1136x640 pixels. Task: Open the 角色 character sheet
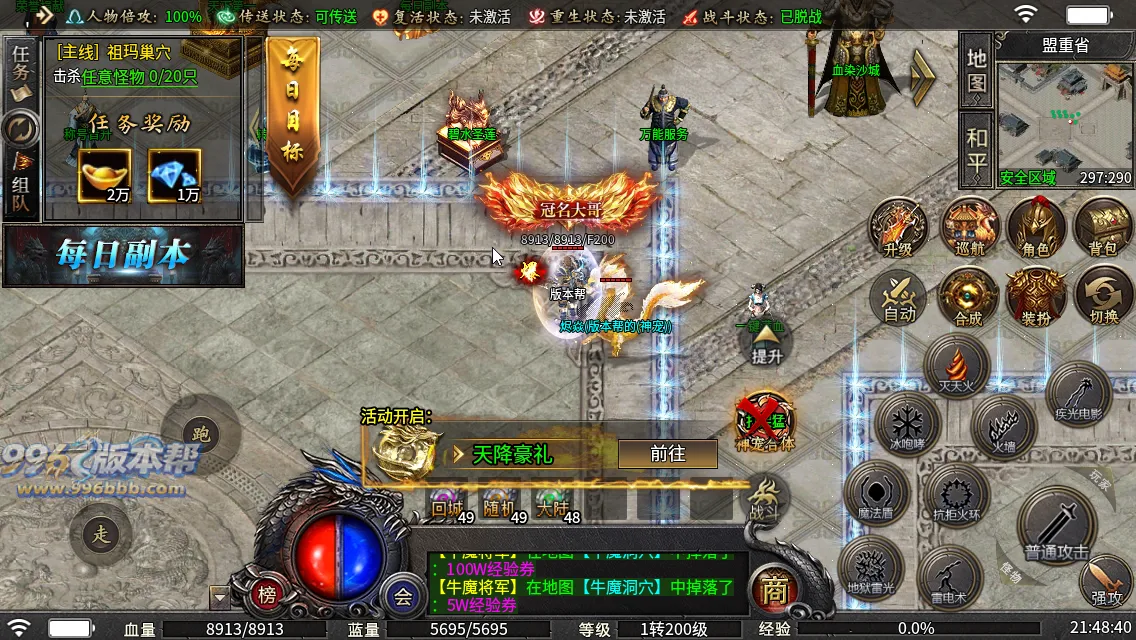1035,228
